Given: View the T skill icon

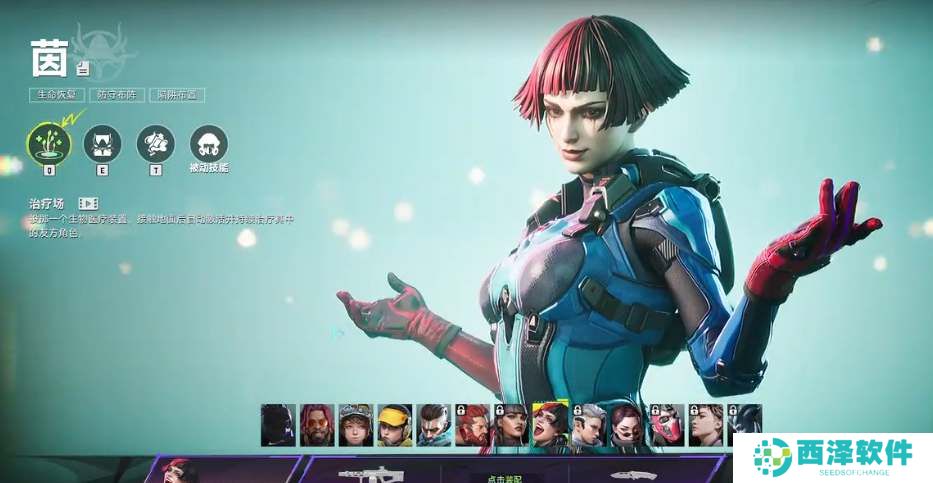Looking at the screenshot, I should coord(155,144).
